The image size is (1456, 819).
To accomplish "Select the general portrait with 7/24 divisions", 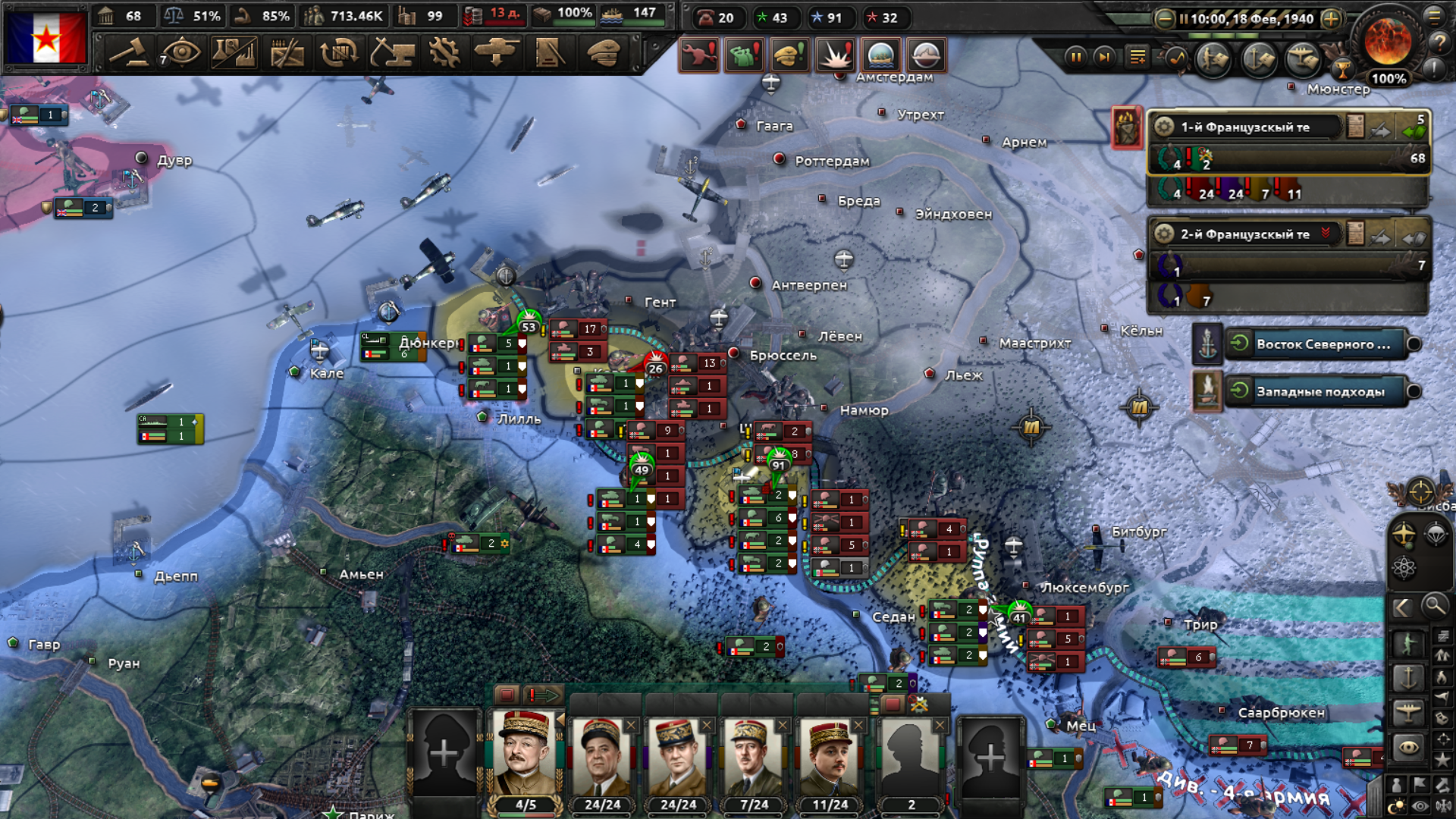I will (x=753, y=755).
